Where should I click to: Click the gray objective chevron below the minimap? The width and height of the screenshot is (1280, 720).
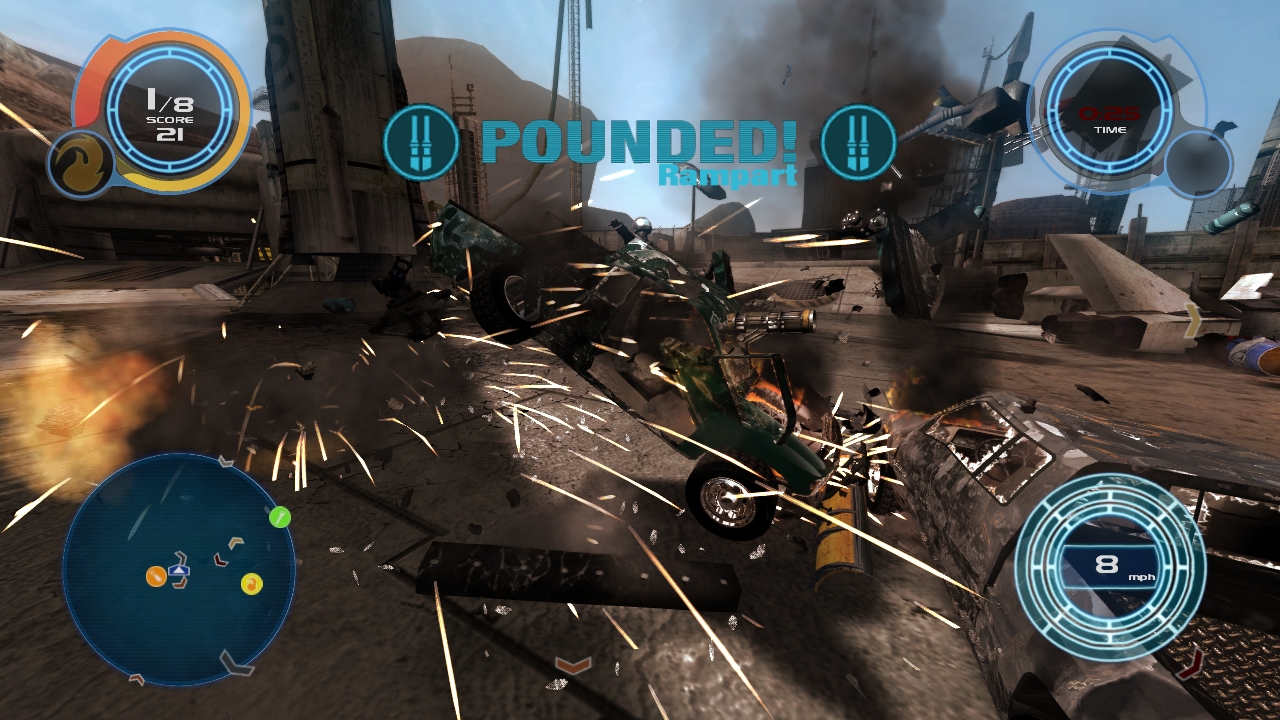click(x=236, y=662)
